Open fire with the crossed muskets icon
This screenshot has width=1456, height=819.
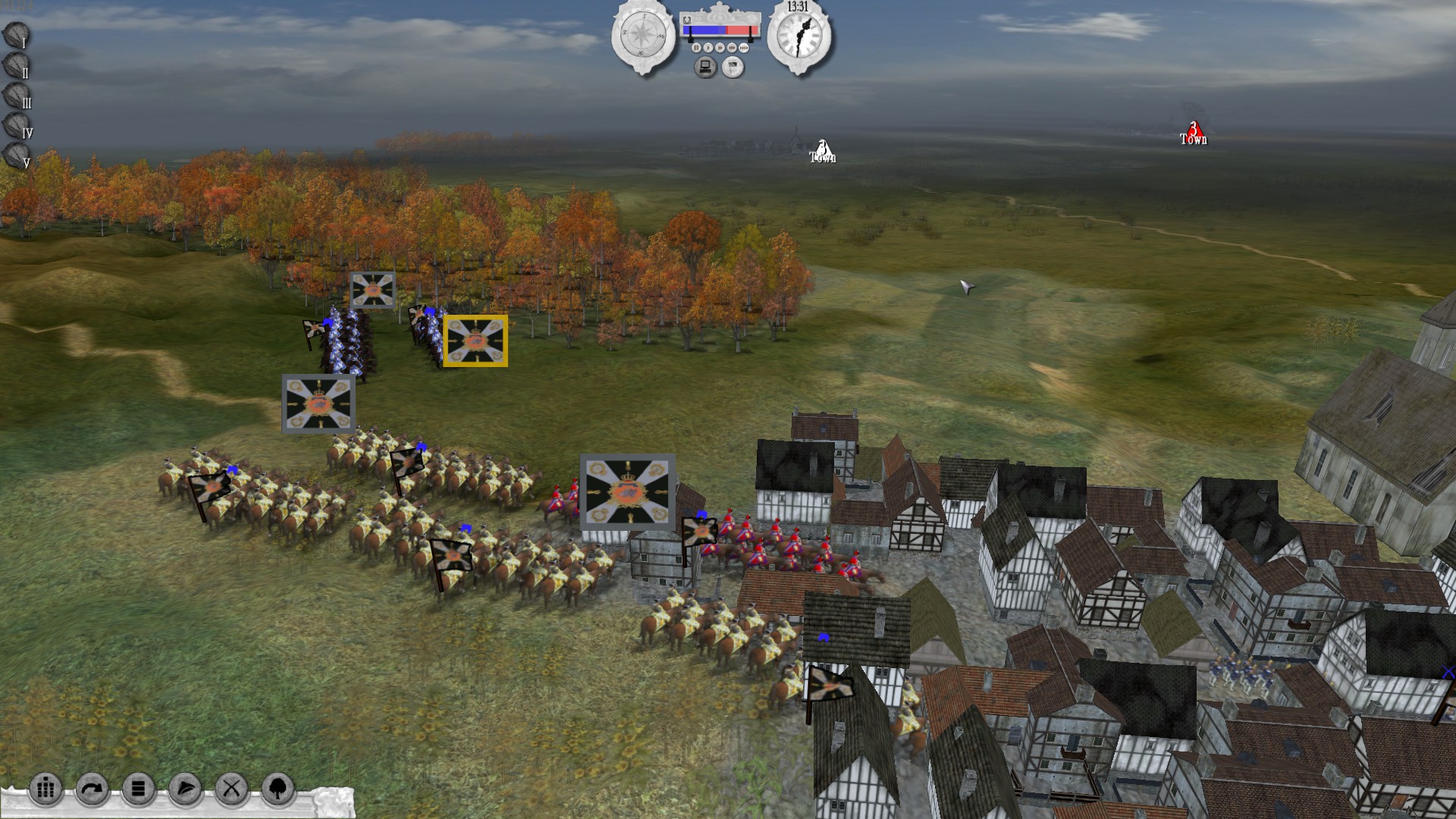[230, 789]
